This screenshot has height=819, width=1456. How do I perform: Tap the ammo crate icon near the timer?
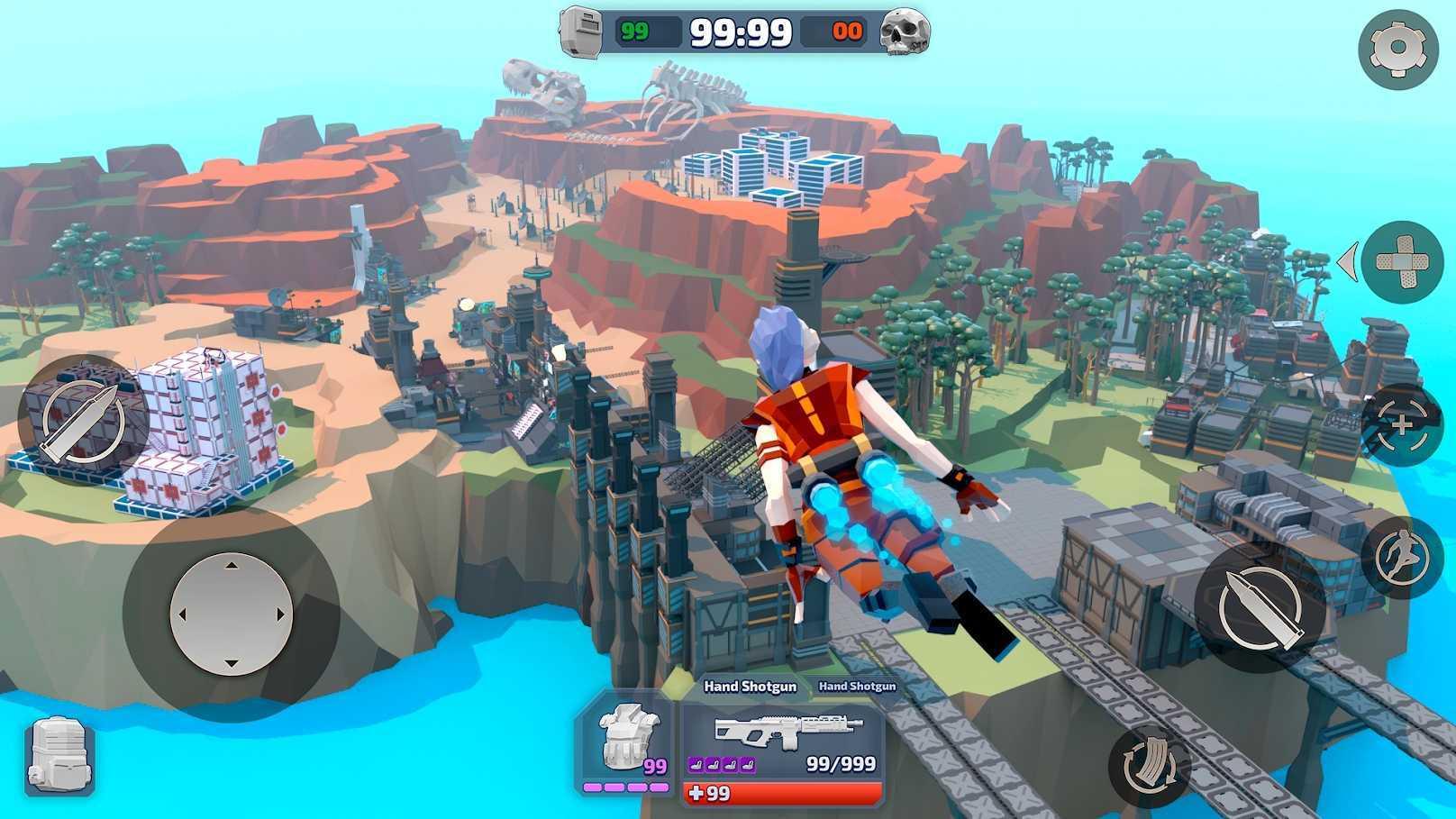pyautogui.click(x=582, y=33)
